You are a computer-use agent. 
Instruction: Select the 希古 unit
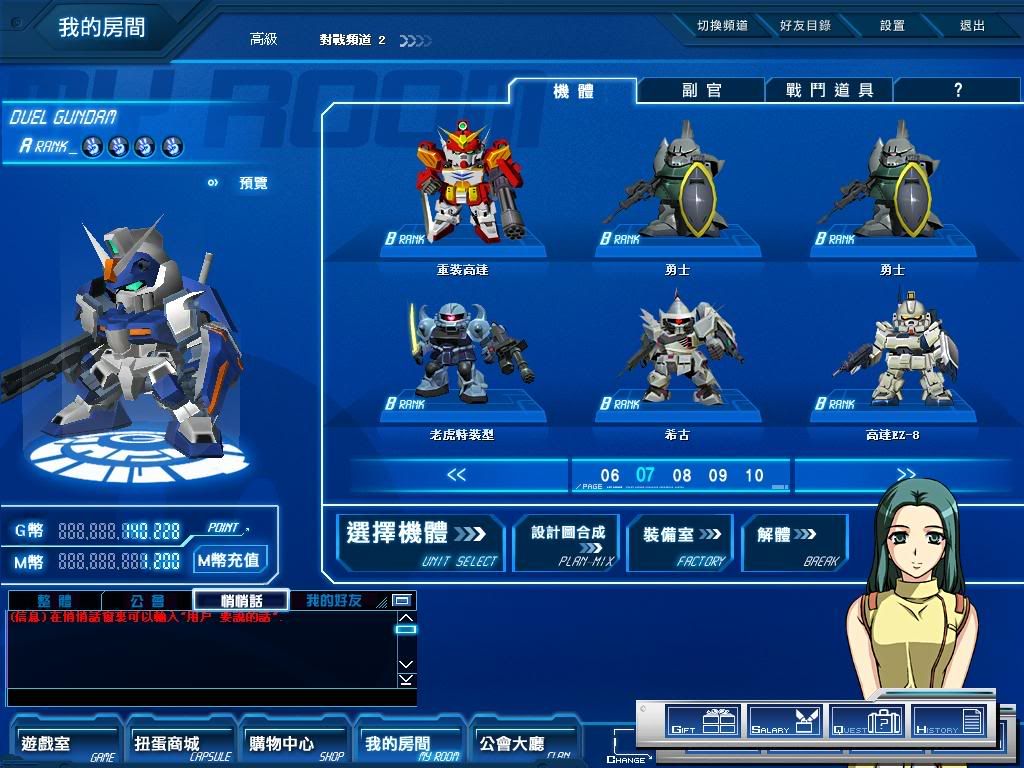point(676,355)
